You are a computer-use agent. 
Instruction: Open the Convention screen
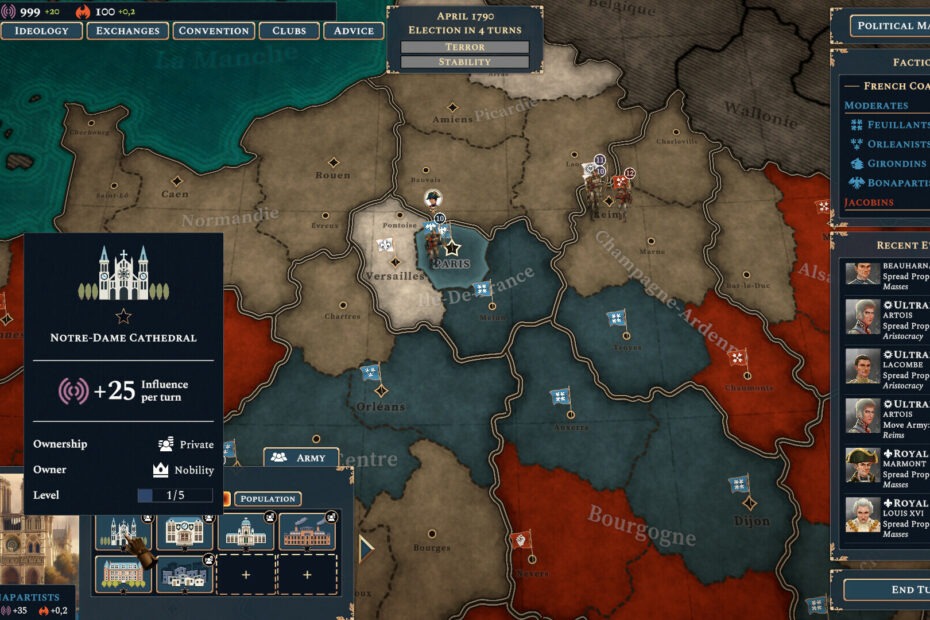coord(213,31)
